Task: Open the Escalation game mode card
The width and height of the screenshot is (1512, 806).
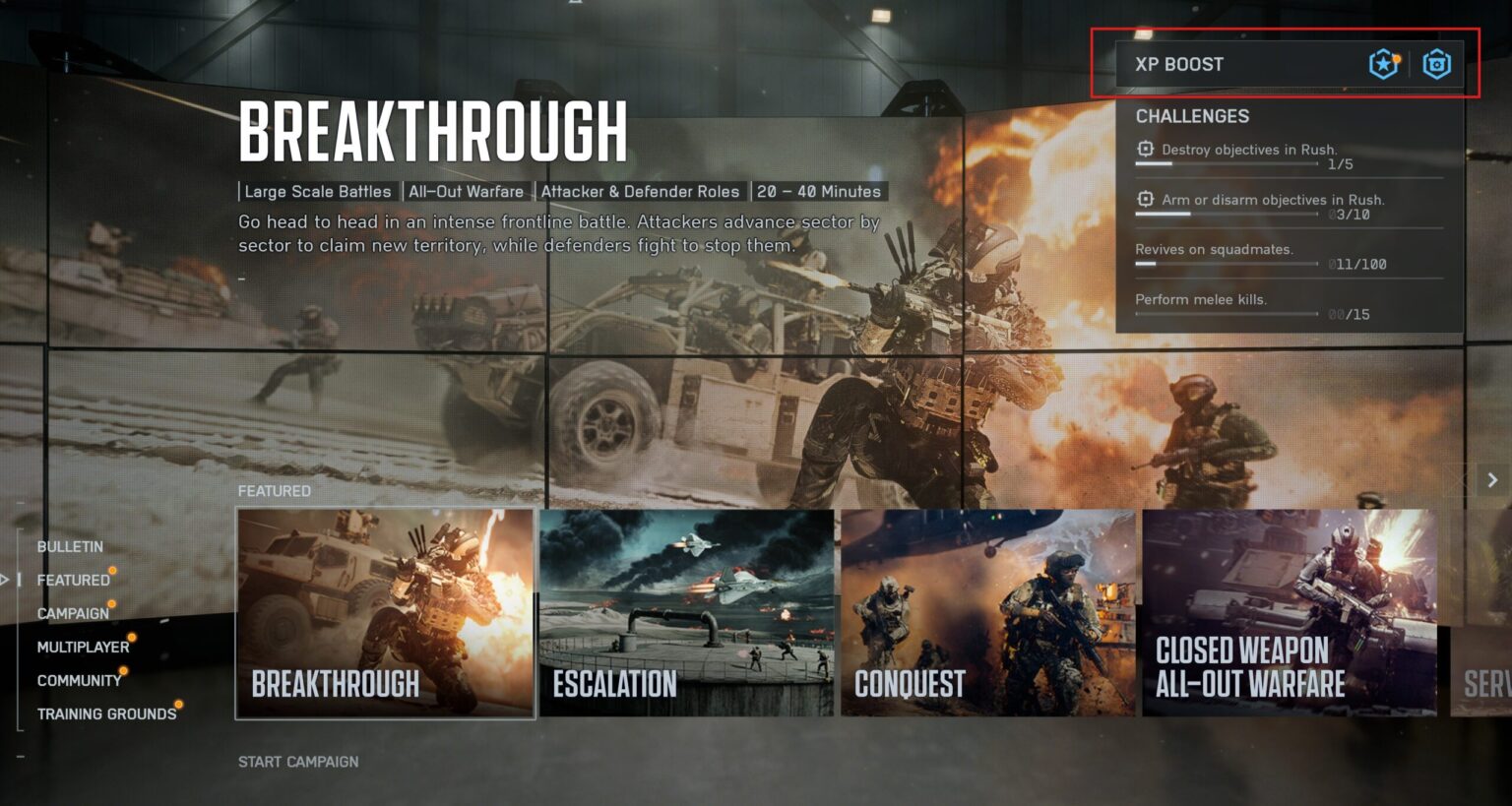Action: click(x=689, y=612)
